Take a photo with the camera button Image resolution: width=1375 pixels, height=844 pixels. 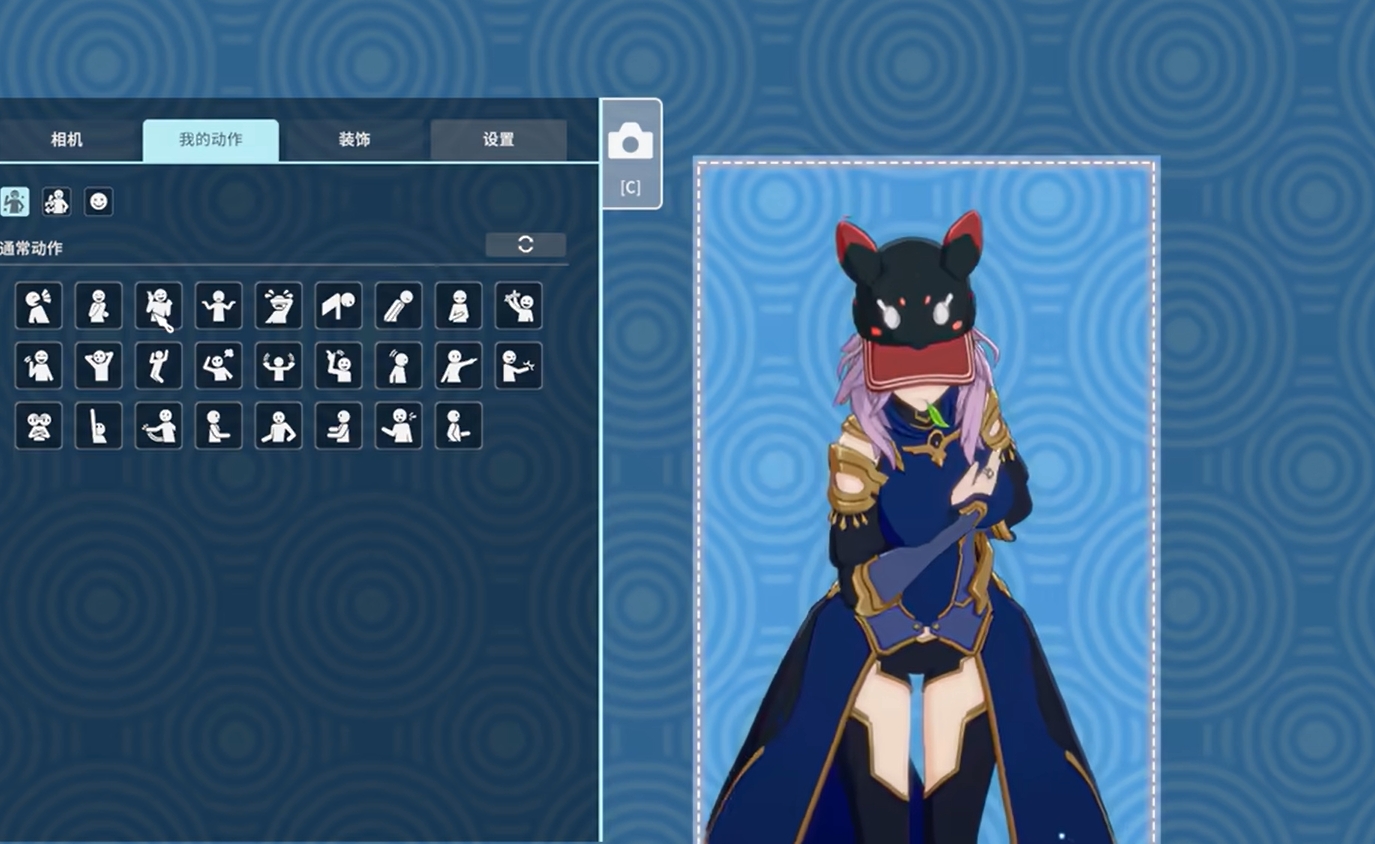pos(630,153)
